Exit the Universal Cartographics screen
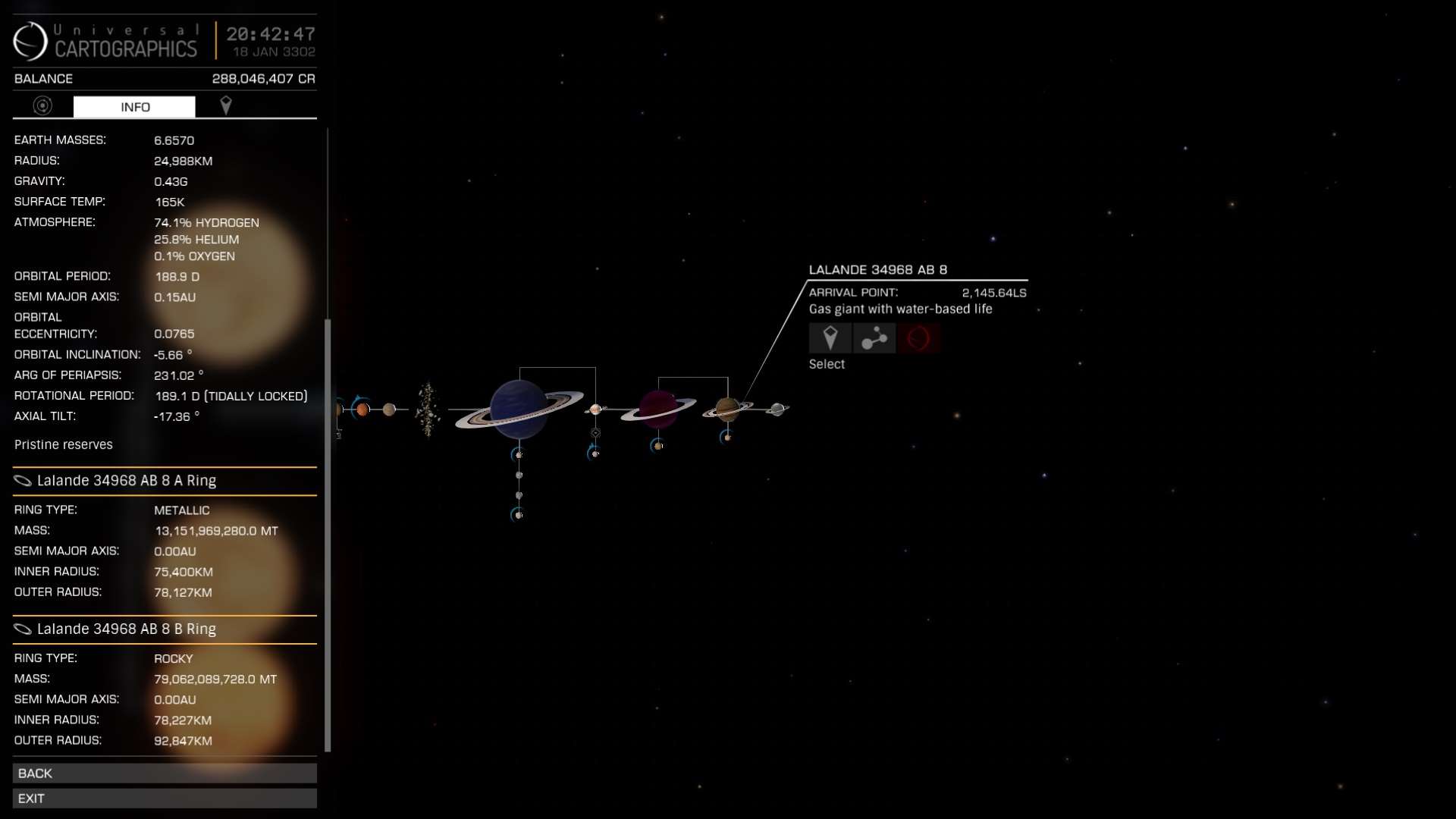 [x=164, y=798]
